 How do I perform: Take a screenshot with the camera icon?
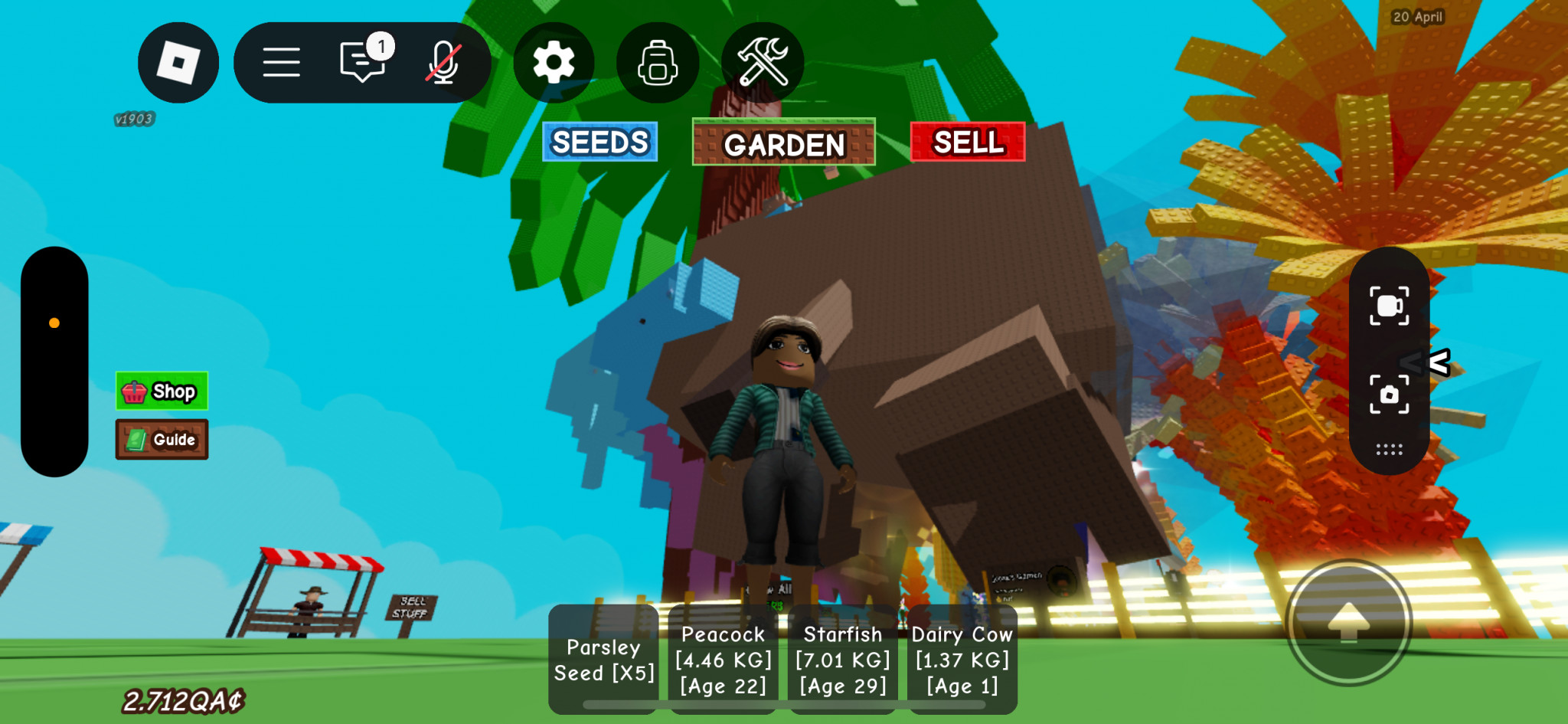pos(1389,395)
